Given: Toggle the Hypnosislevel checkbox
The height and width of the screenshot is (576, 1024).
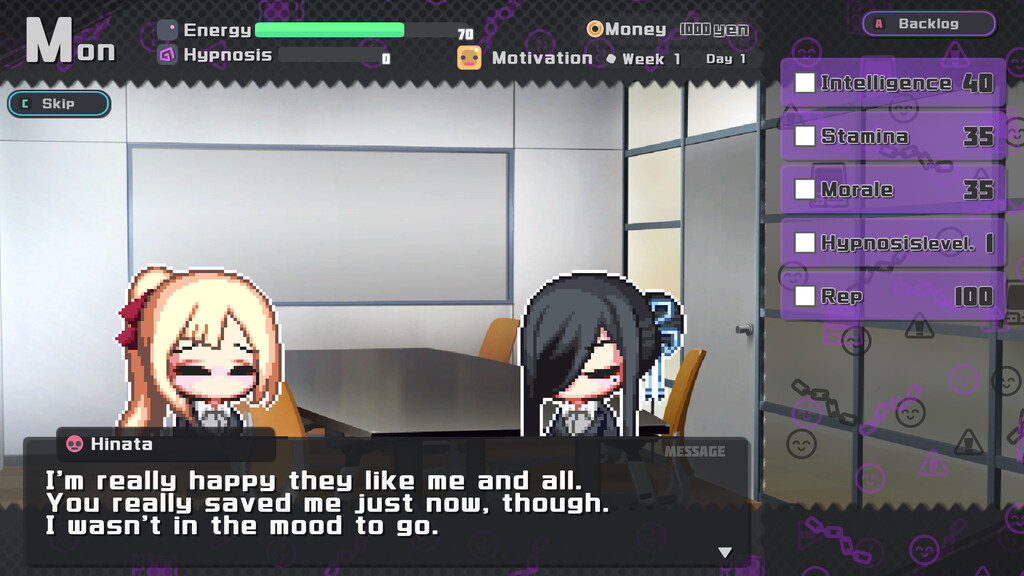Looking at the screenshot, I should coord(805,242).
